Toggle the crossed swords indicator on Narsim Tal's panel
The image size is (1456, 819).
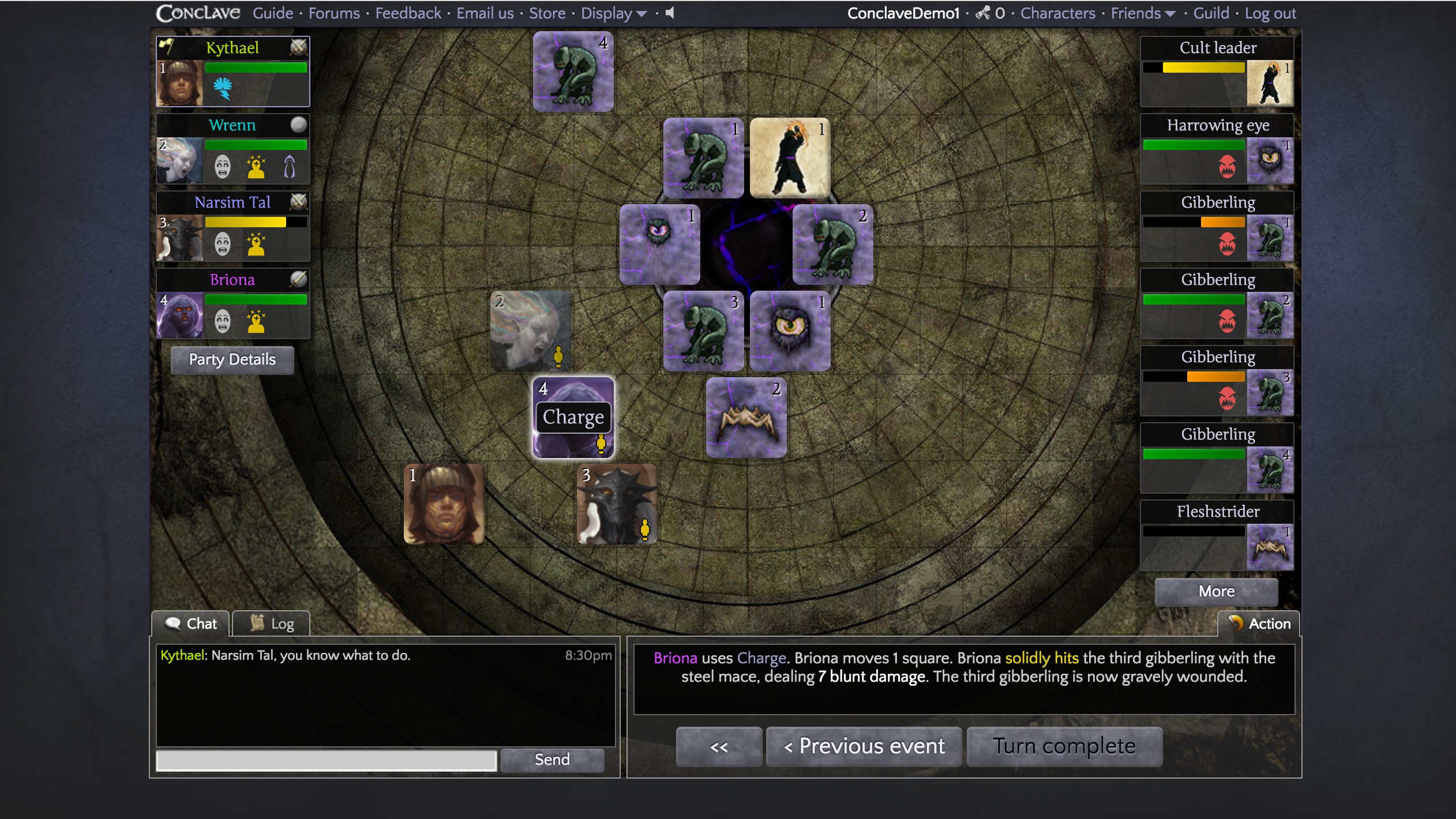(298, 202)
